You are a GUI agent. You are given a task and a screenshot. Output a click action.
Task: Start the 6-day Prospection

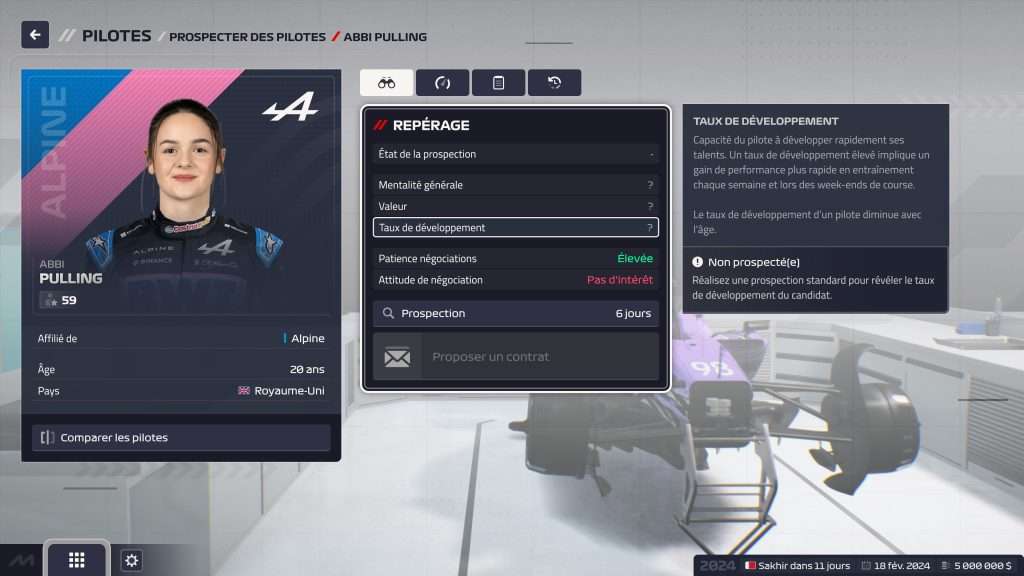(515, 314)
